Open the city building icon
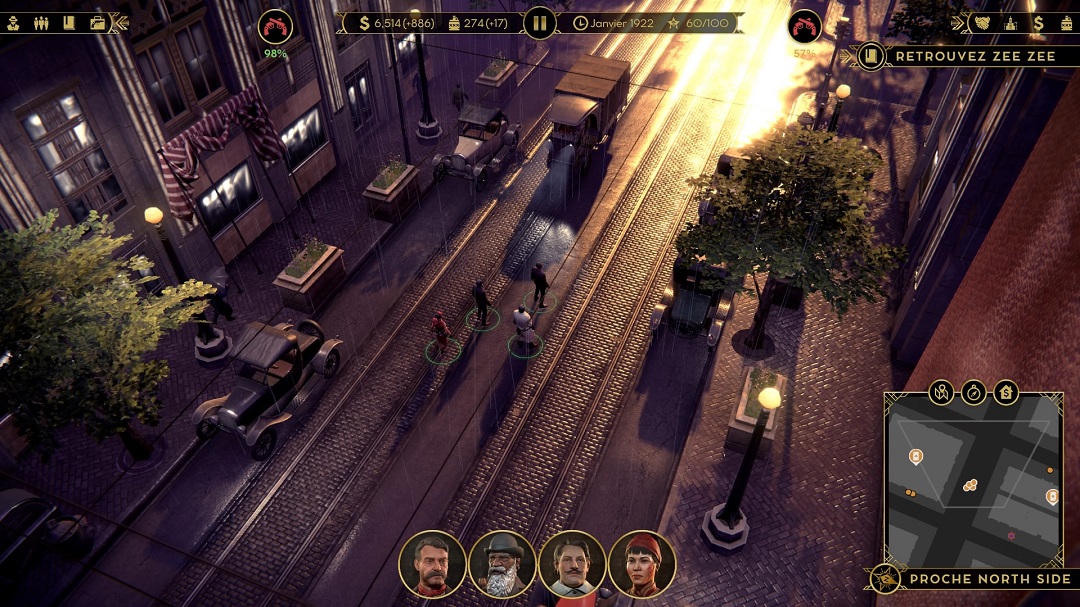1080x607 pixels. 1012,22
